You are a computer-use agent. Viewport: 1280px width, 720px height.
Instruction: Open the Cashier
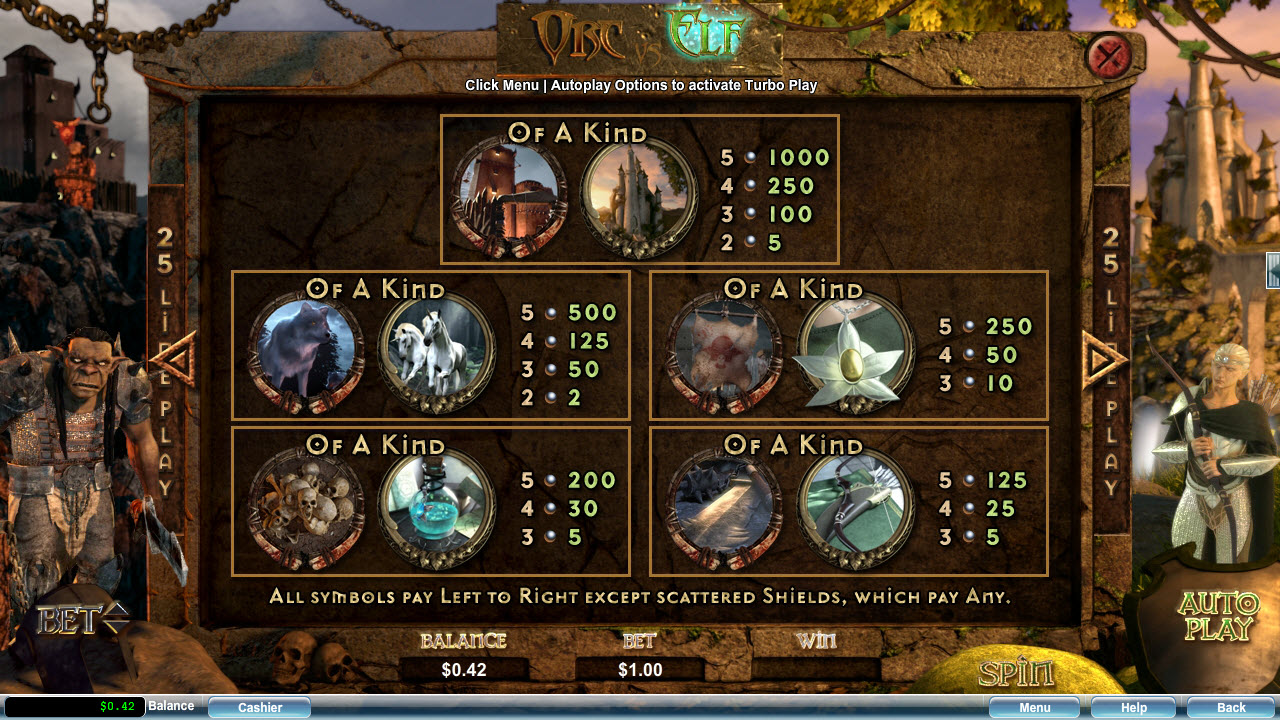click(260, 708)
